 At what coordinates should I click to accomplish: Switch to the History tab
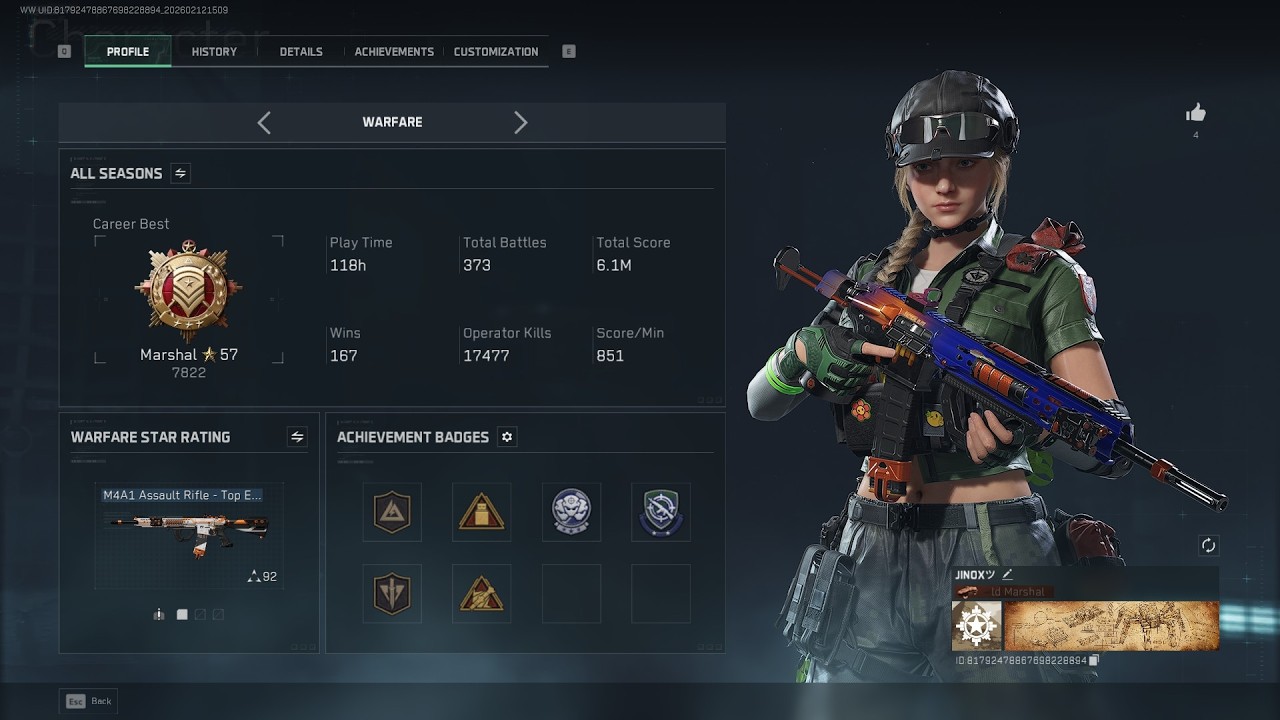(x=214, y=52)
